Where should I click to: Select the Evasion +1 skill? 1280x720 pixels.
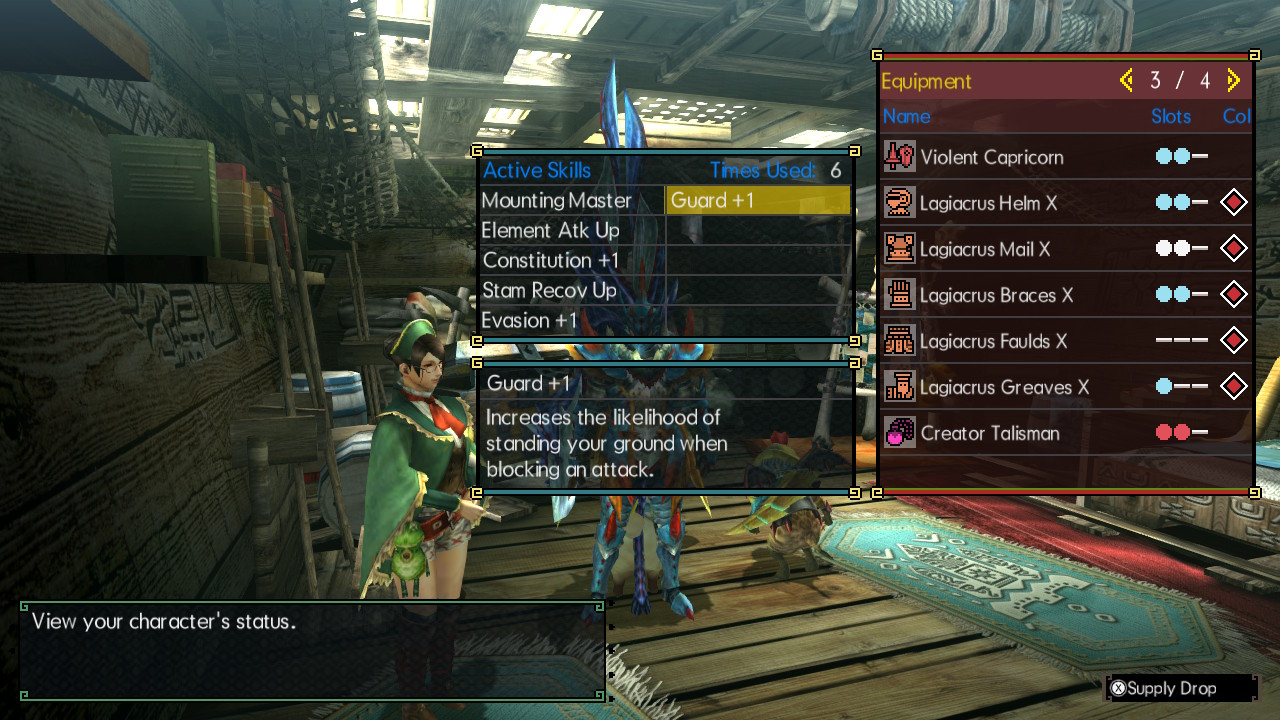530,321
